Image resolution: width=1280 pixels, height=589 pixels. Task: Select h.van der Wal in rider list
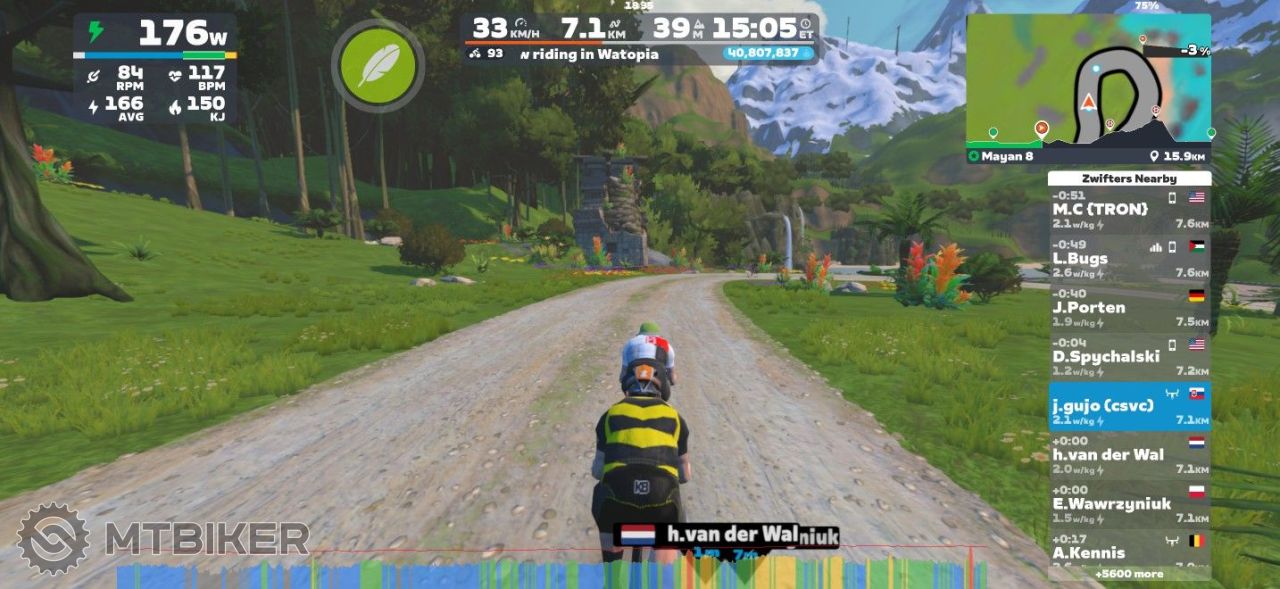1129,455
